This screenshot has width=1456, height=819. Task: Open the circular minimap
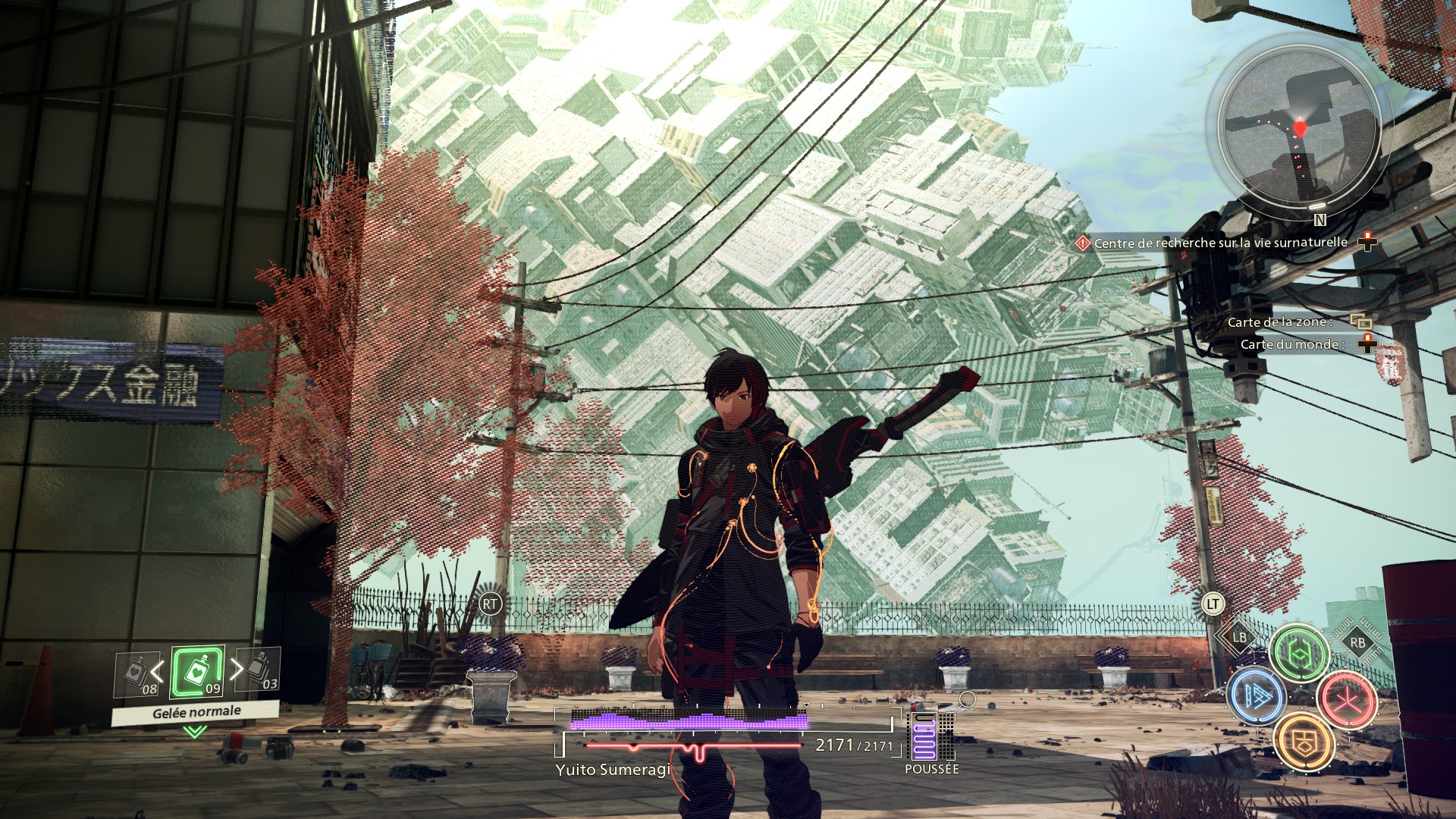pyautogui.click(x=1300, y=129)
